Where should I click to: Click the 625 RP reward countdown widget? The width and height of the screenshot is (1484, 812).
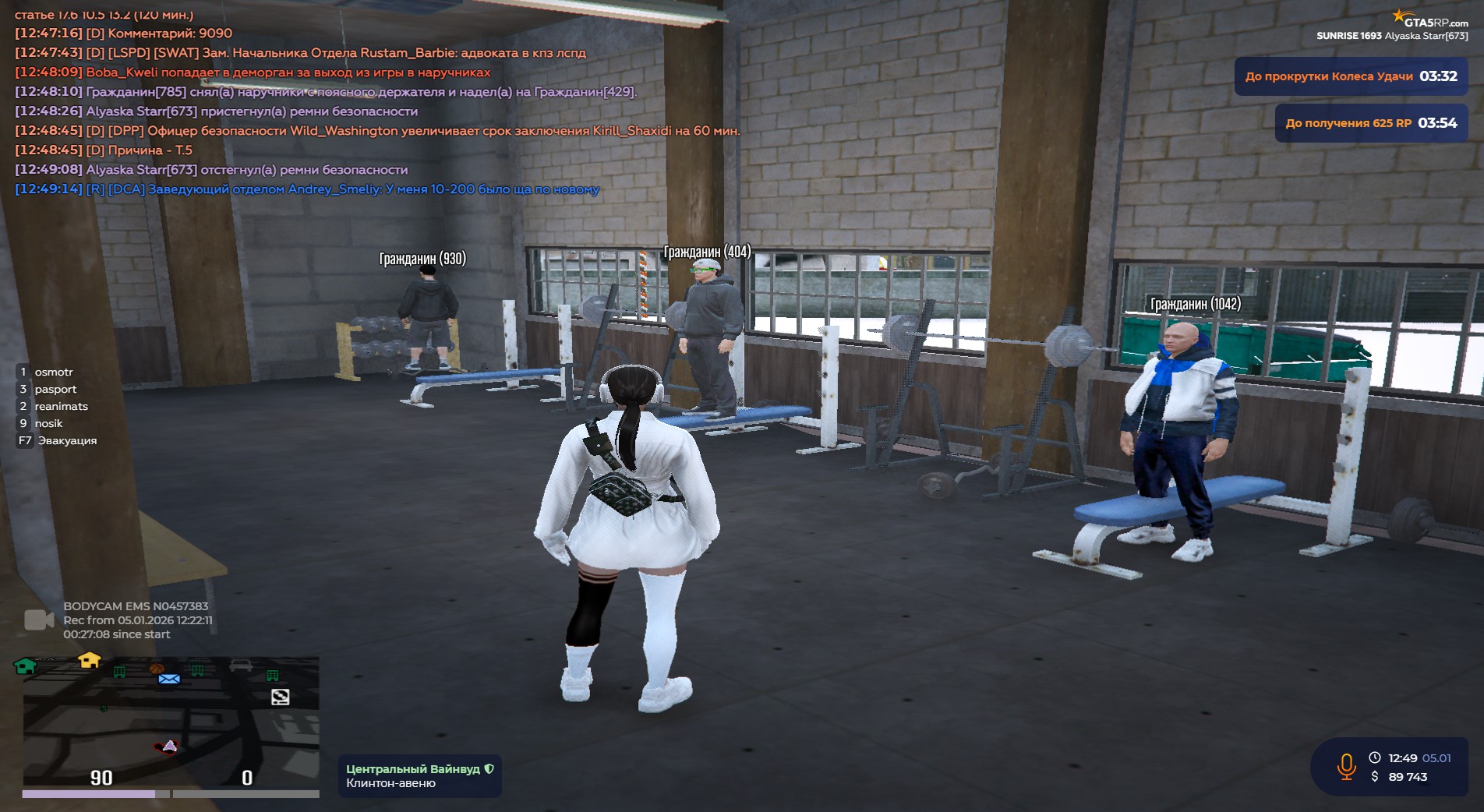pyautogui.click(x=1371, y=123)
